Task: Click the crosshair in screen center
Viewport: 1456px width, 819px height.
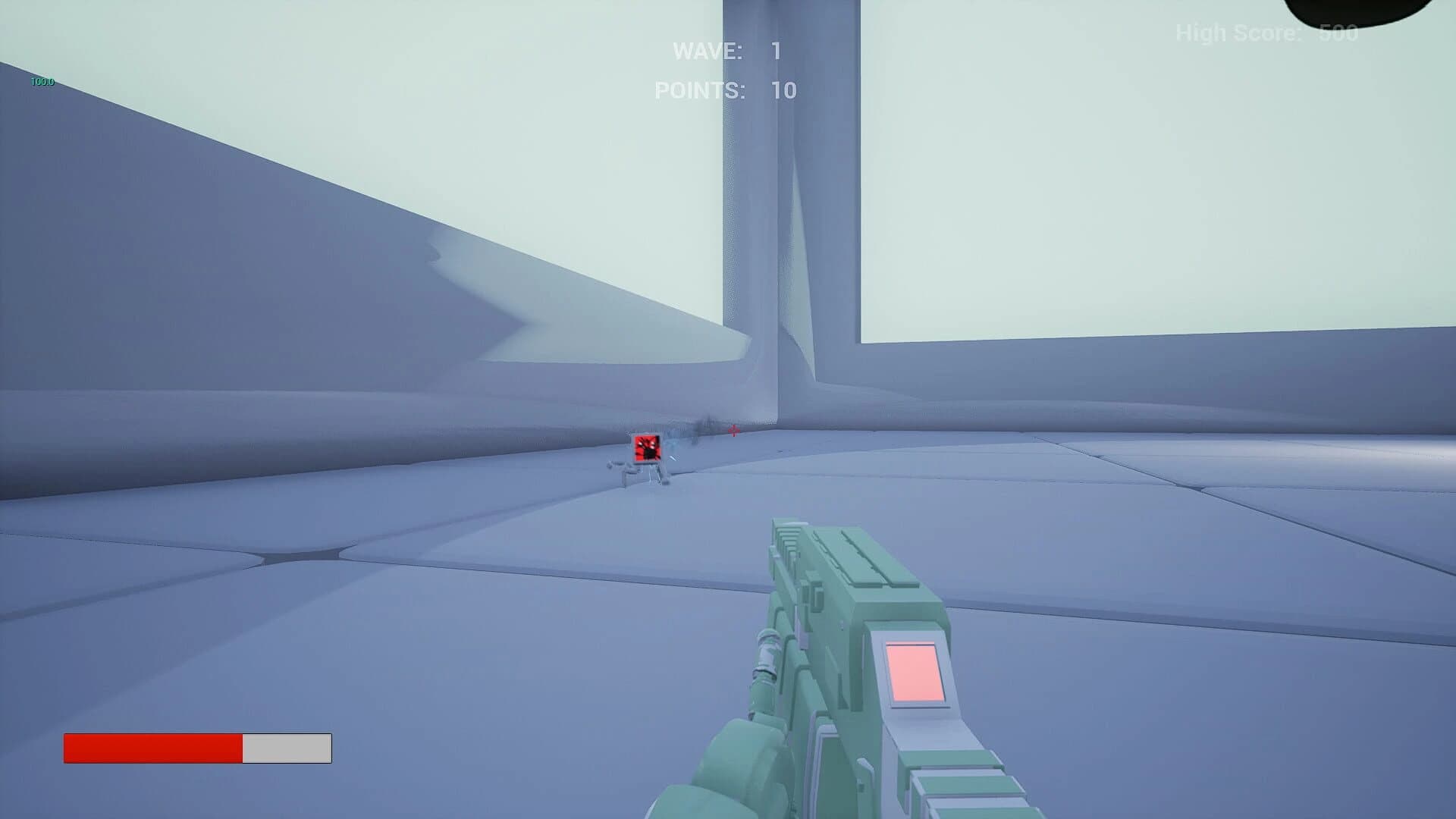Action: tap(733, 432)
